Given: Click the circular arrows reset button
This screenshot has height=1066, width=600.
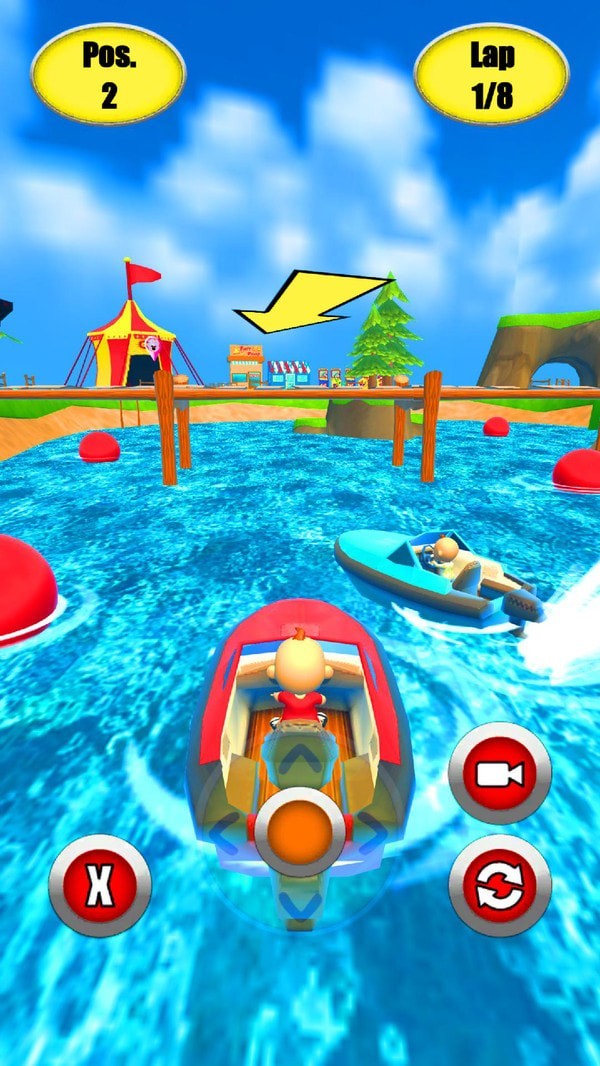Looking at the screenshot, I should click(500, 885).
